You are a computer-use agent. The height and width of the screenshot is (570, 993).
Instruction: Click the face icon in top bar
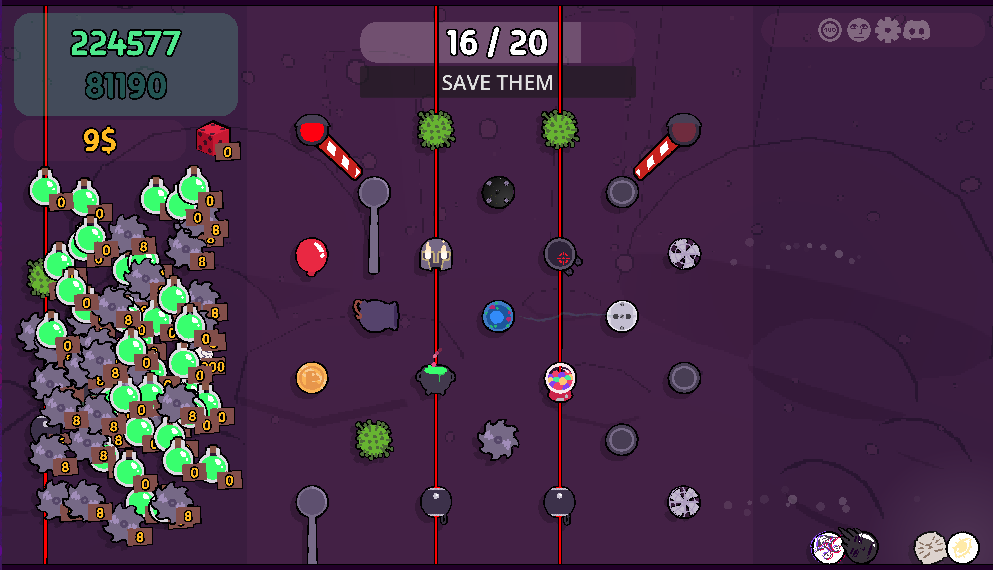point(858,30)
